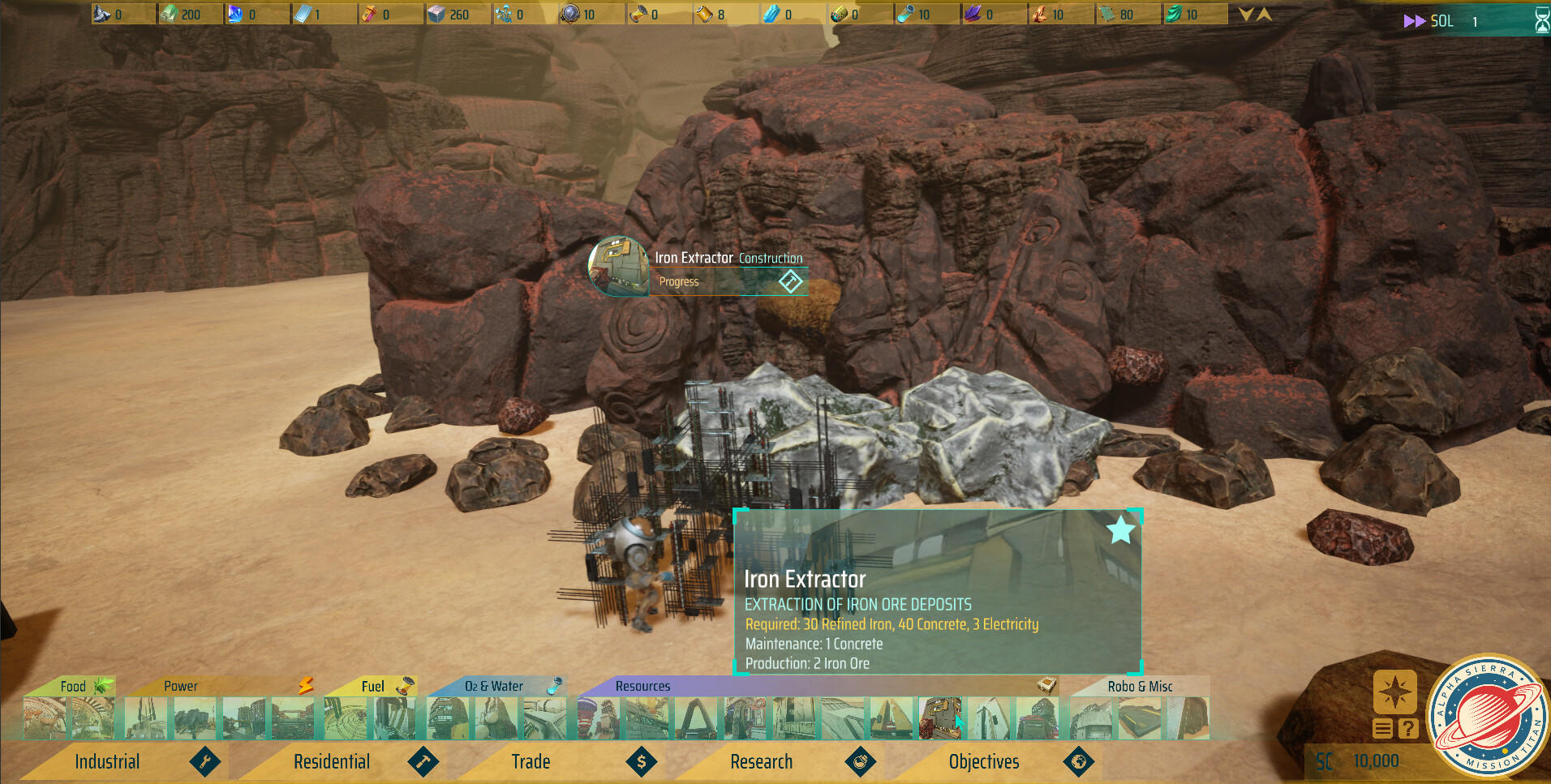Click the compass star button

tap(1394, 692)
